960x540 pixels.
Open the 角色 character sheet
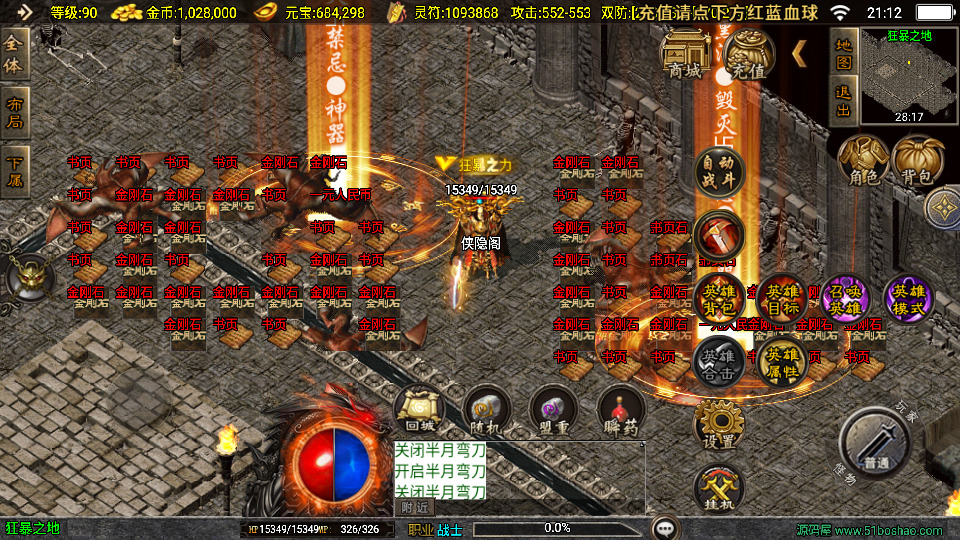click(x=863, y=160)
